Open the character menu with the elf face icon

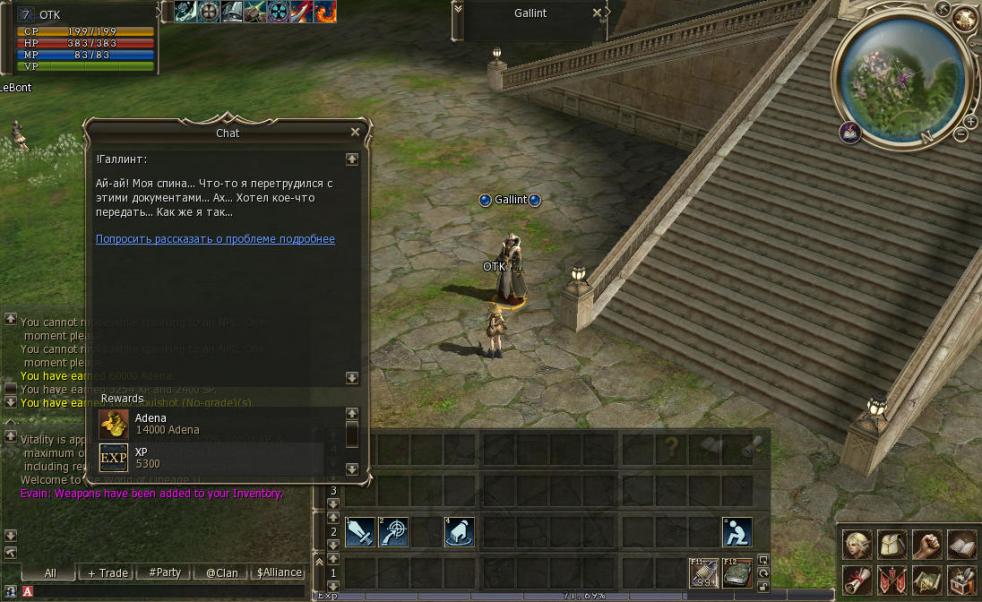857,545
